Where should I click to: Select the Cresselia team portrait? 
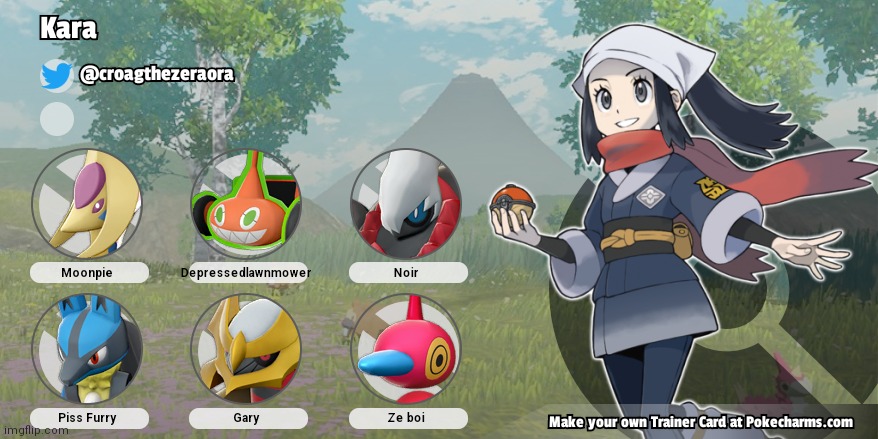point(87,204)
